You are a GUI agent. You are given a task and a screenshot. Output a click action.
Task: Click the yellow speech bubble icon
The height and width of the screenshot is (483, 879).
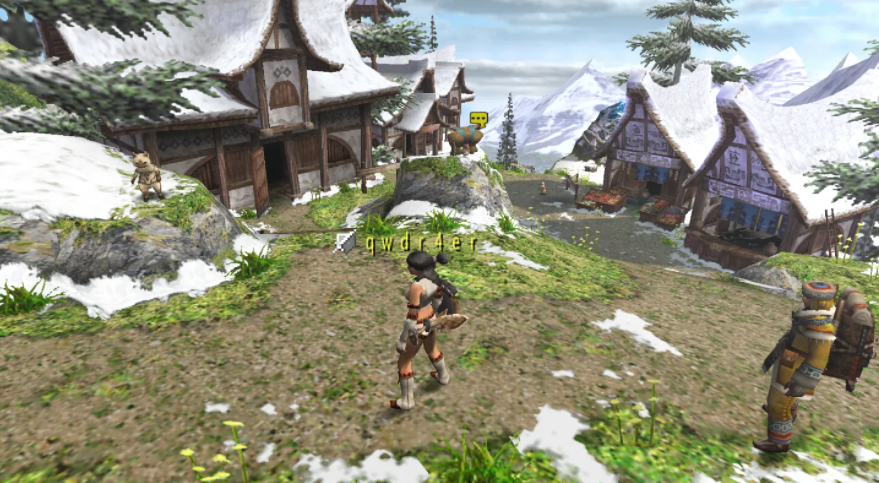coord(478,119)
